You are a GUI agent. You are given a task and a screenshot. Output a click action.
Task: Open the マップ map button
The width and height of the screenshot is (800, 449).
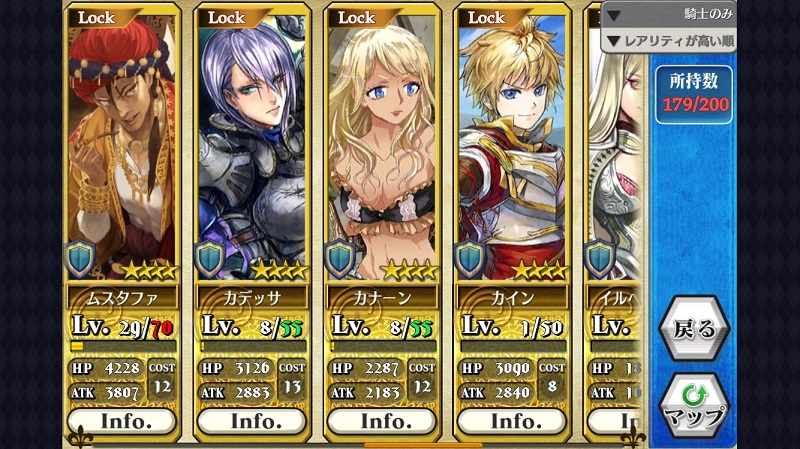[693, 403]
